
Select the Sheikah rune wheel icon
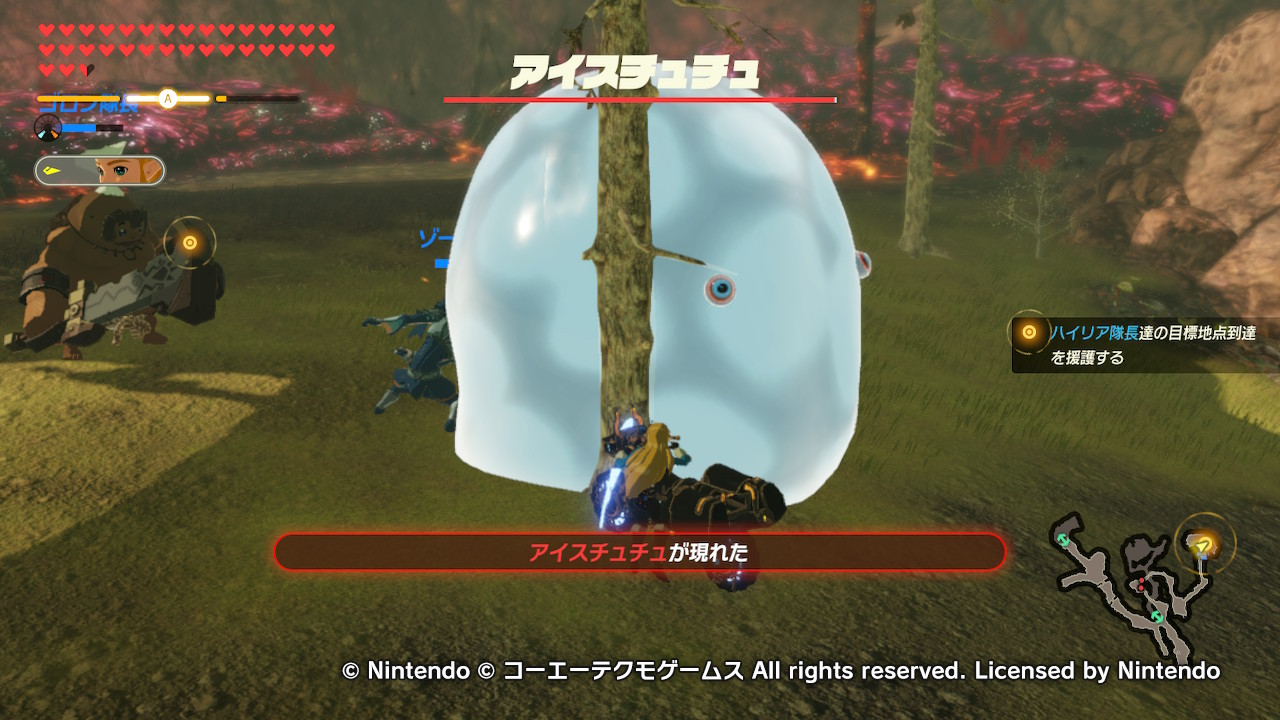pyautogui.click(x=47, y=128)
